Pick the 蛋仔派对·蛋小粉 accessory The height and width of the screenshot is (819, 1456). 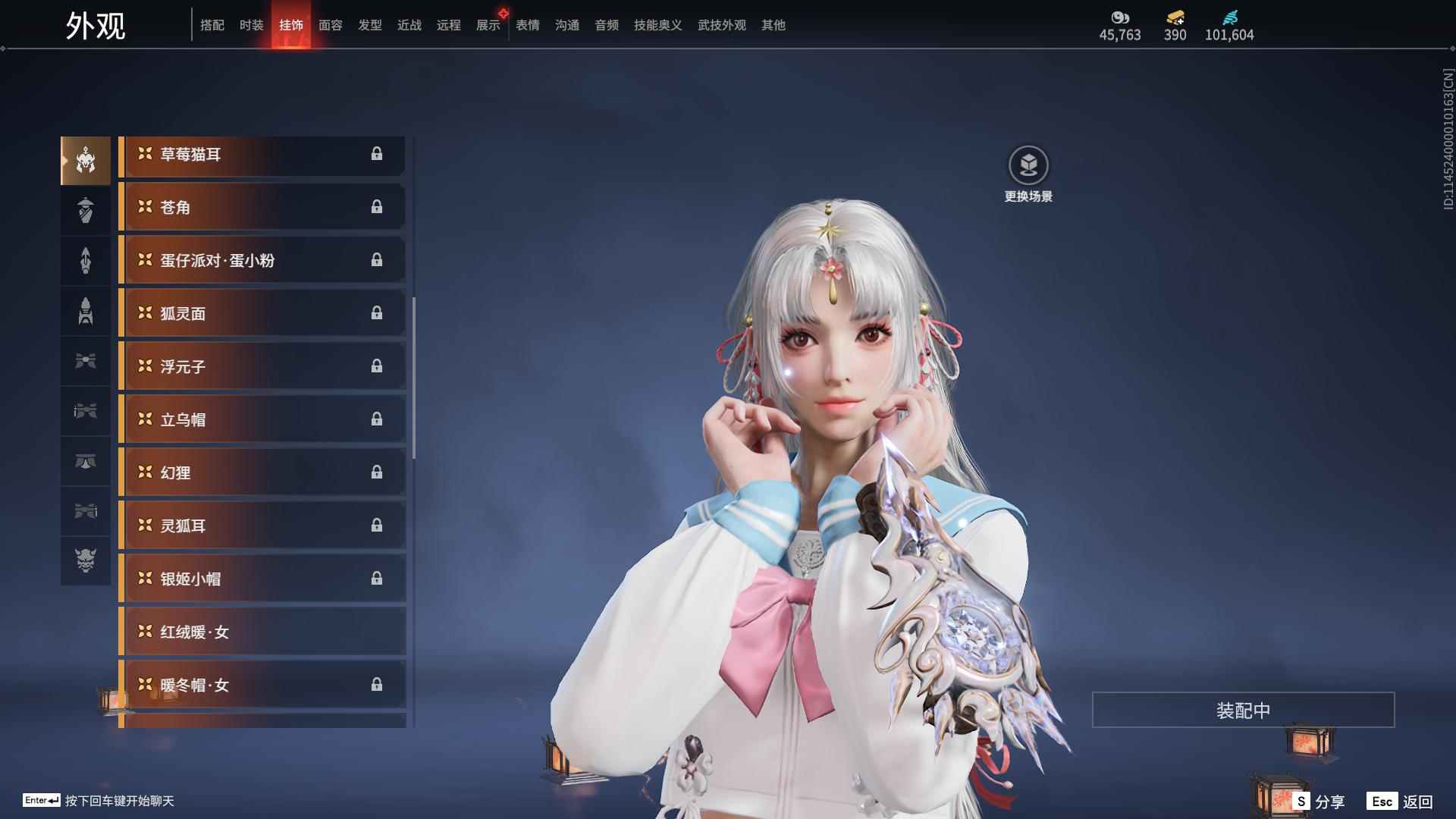262,260
